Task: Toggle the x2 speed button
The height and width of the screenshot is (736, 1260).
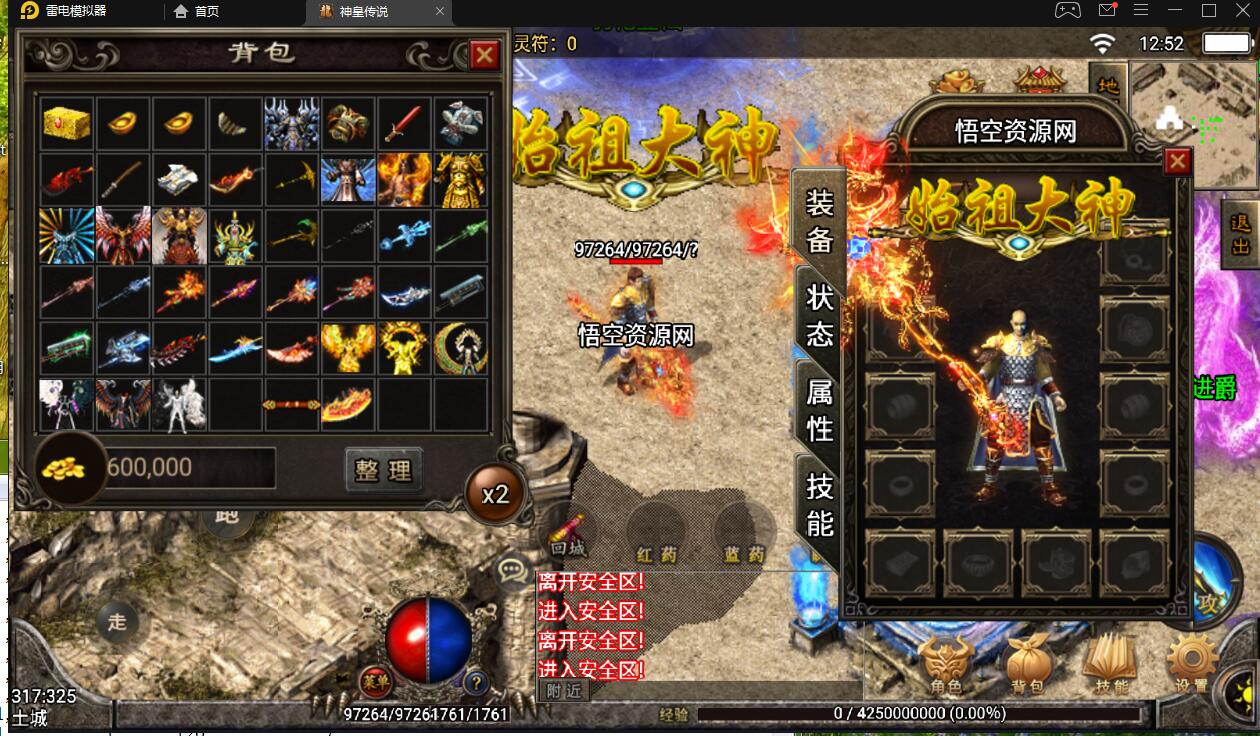Action: pyautogui.click(x=495, y=494)
